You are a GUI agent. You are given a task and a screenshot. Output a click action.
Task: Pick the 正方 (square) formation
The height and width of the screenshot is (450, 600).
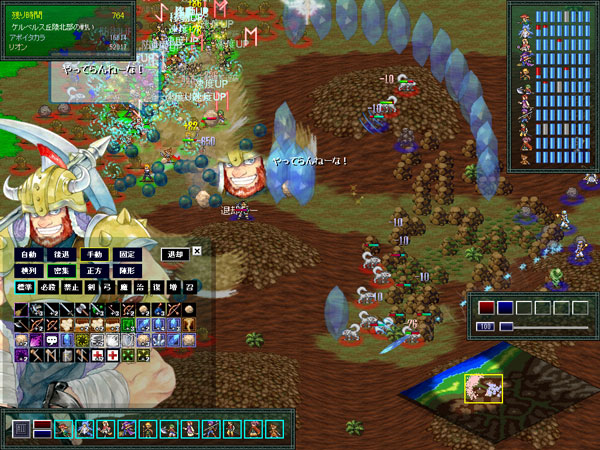94,270
